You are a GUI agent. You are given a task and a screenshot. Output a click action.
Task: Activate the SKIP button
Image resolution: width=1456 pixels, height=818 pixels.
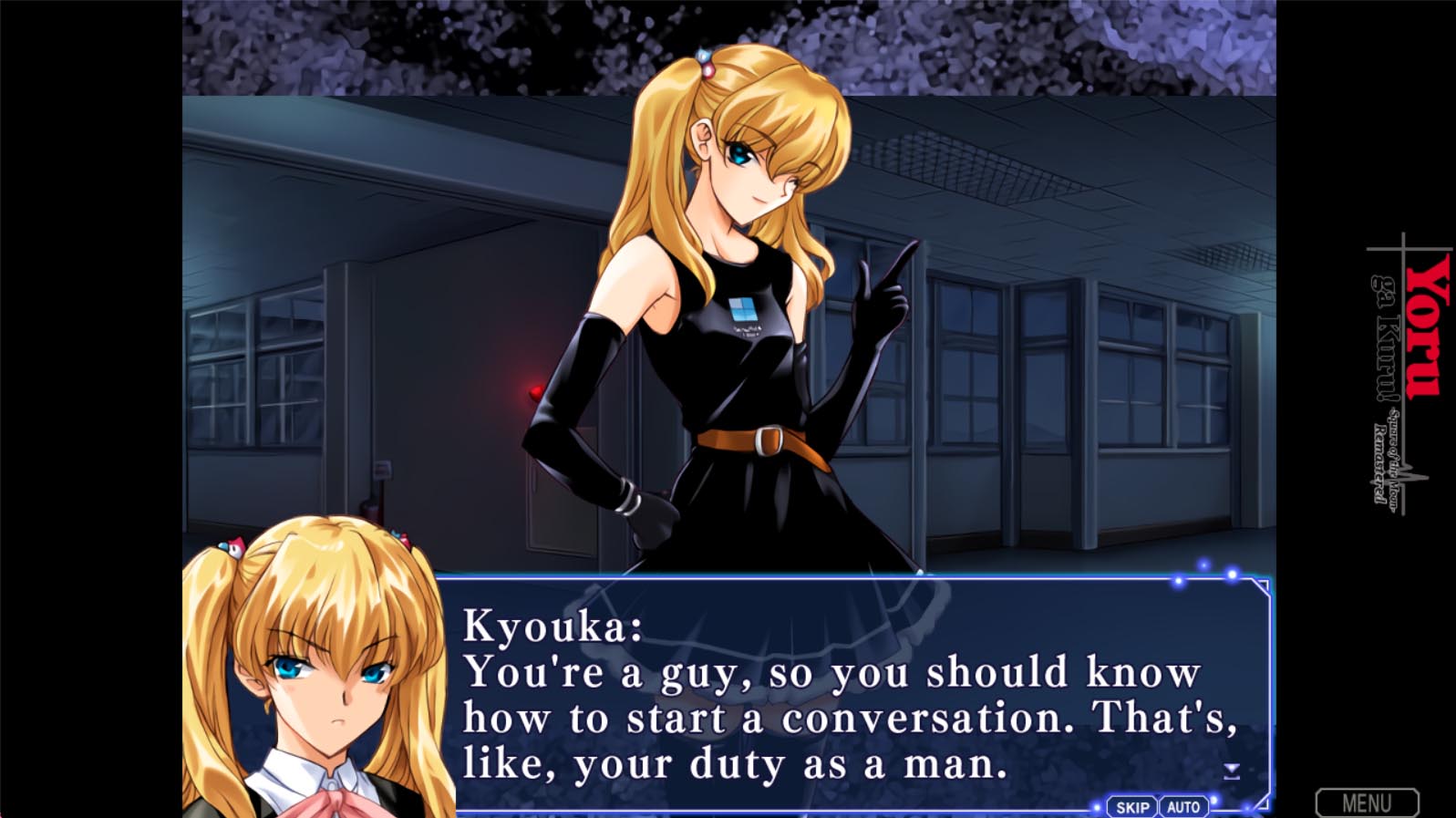click(1132, 807)
